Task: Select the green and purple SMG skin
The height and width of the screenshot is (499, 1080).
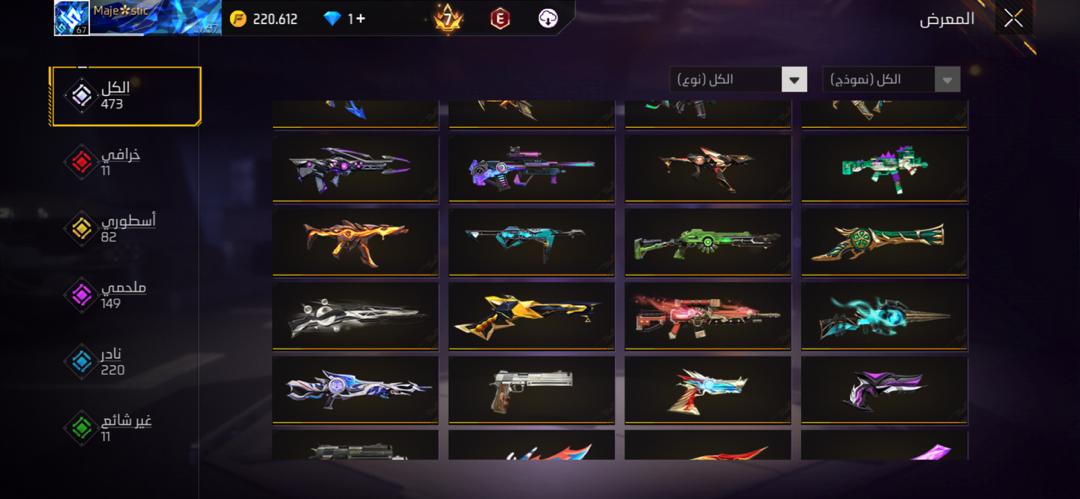Action: (884, 168)
